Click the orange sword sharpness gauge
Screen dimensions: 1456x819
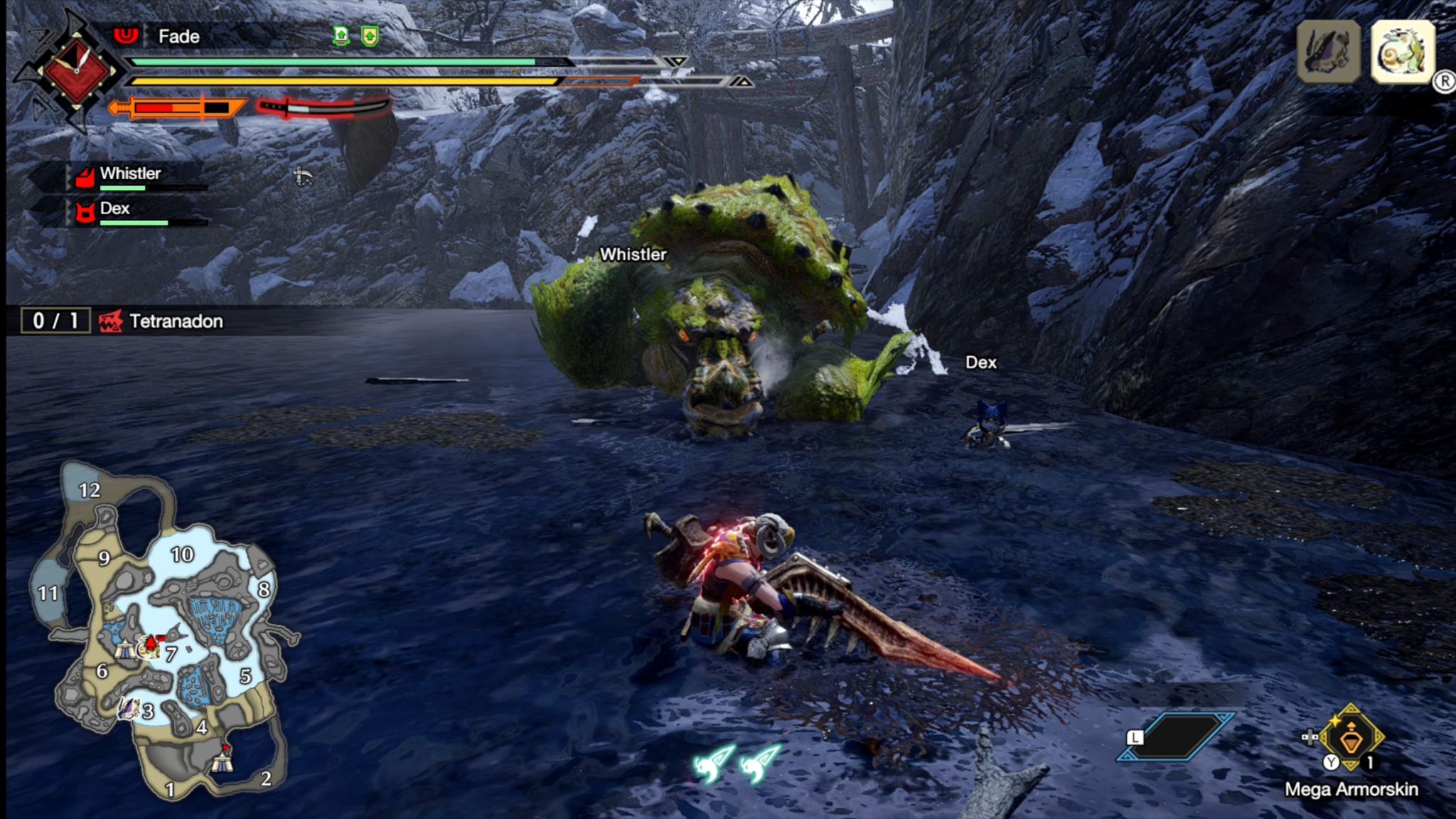[x=178, y=108]
